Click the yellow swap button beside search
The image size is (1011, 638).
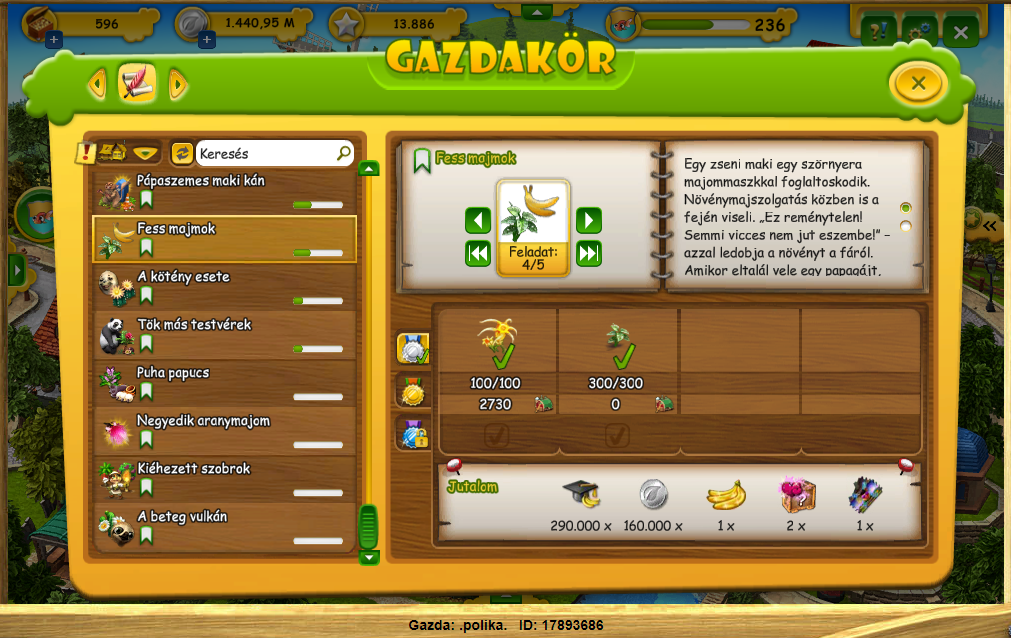click(182, 153)
